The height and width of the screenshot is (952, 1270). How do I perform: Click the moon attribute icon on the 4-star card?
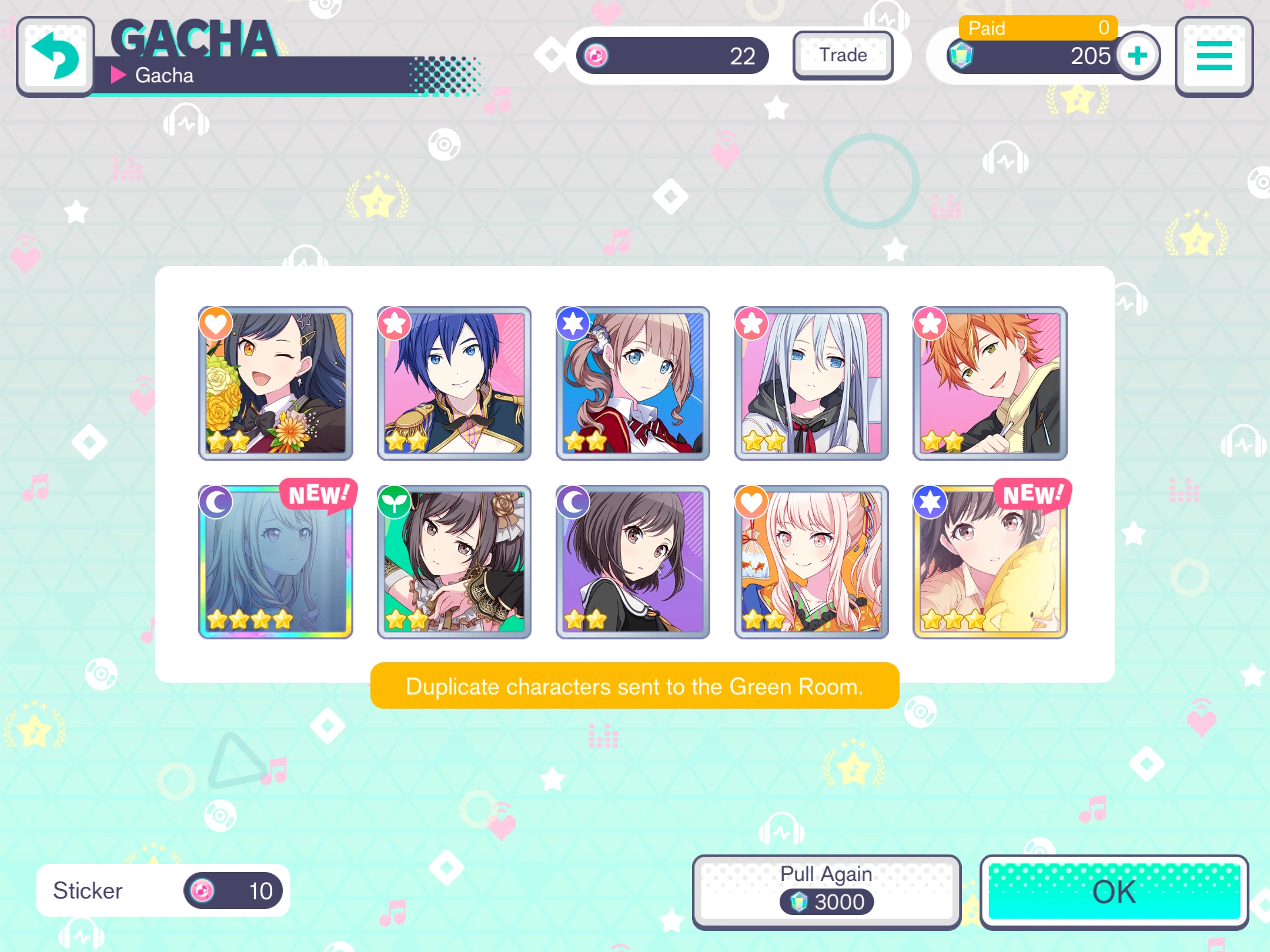(x=216, y=501)
